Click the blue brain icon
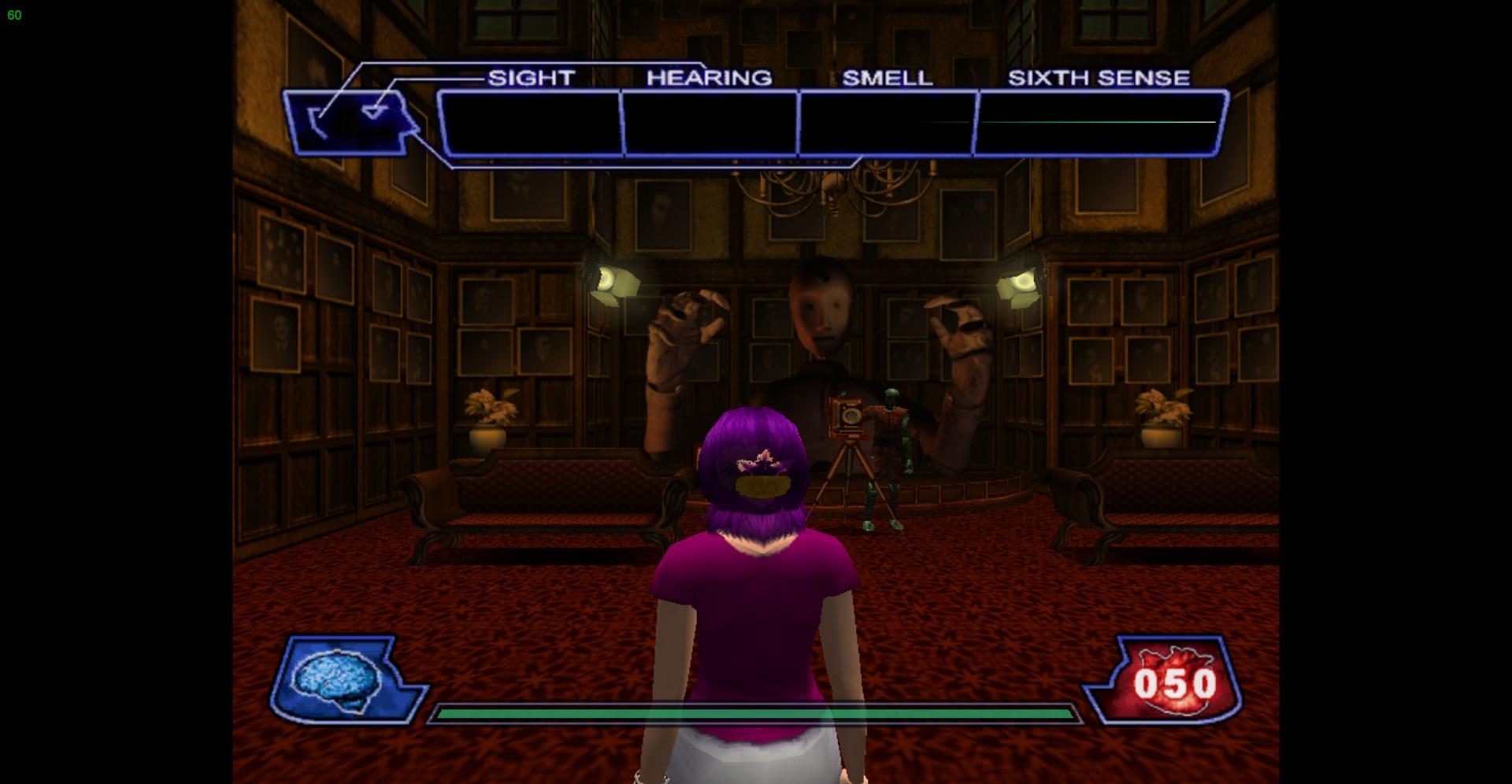This screenshot has width=1512, height=784. coord(336,679)
